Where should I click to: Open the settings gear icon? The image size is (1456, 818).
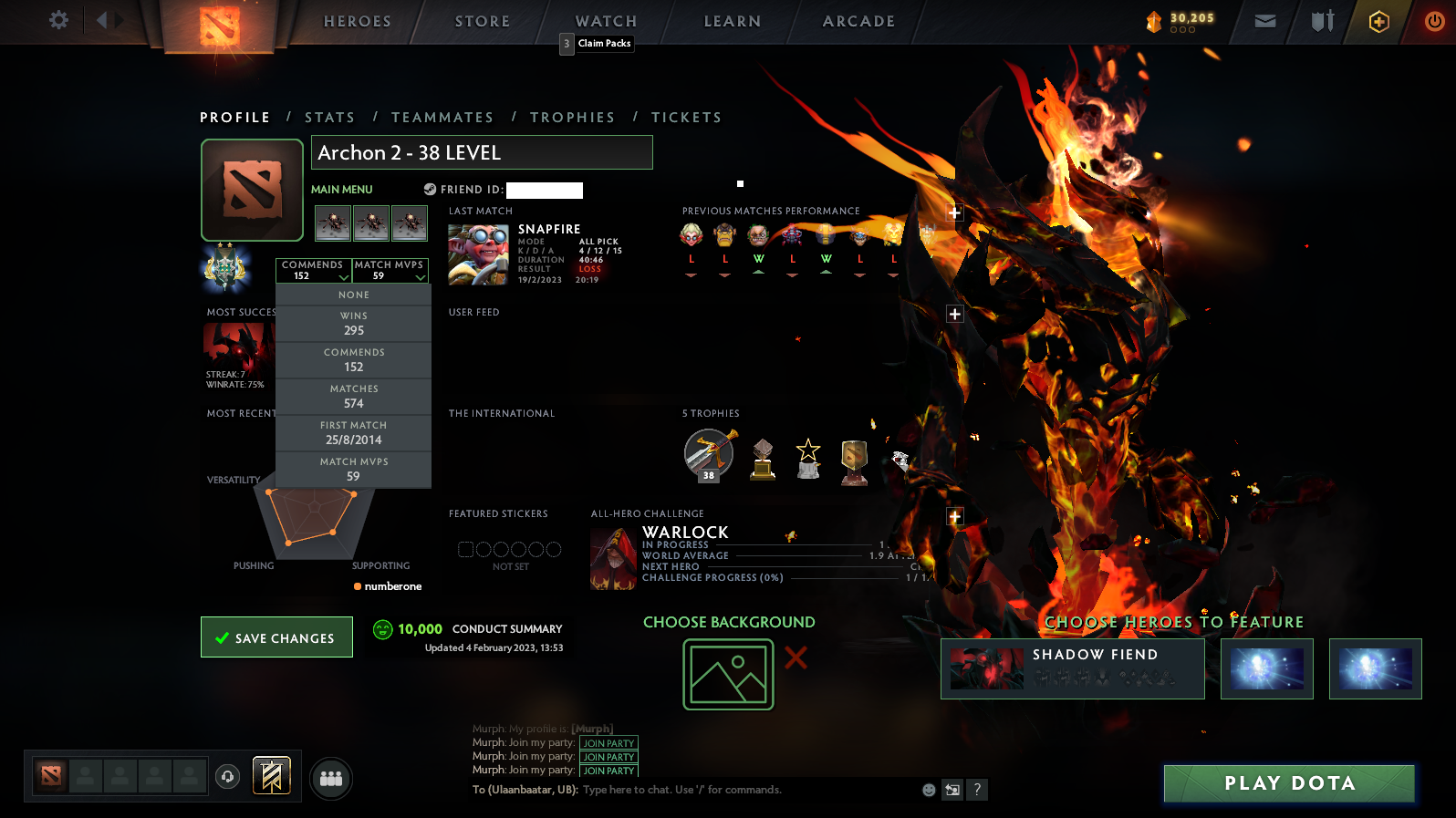[x=57, y=20]
